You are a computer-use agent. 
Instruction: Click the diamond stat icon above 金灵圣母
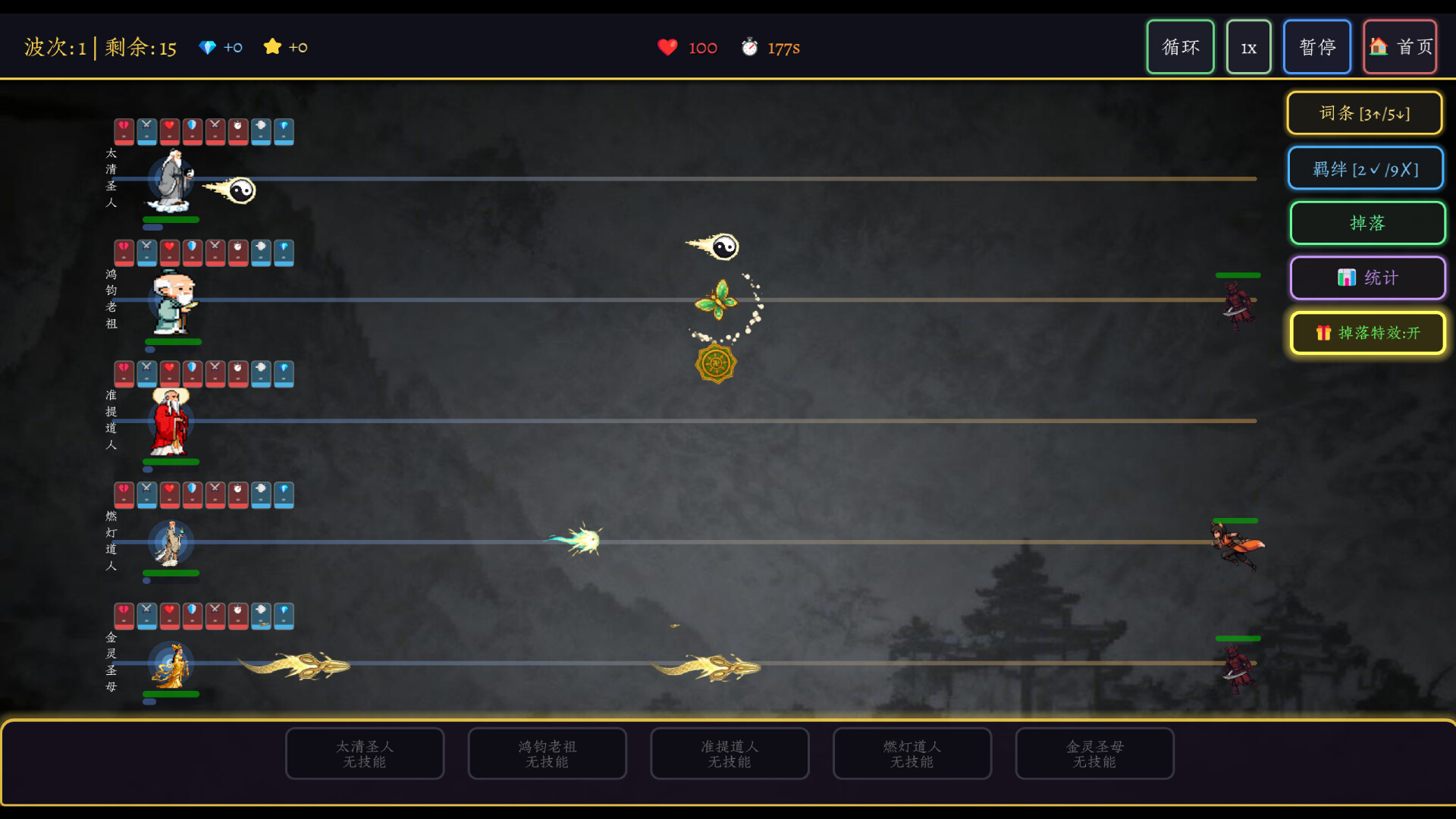tap(283, 616)
